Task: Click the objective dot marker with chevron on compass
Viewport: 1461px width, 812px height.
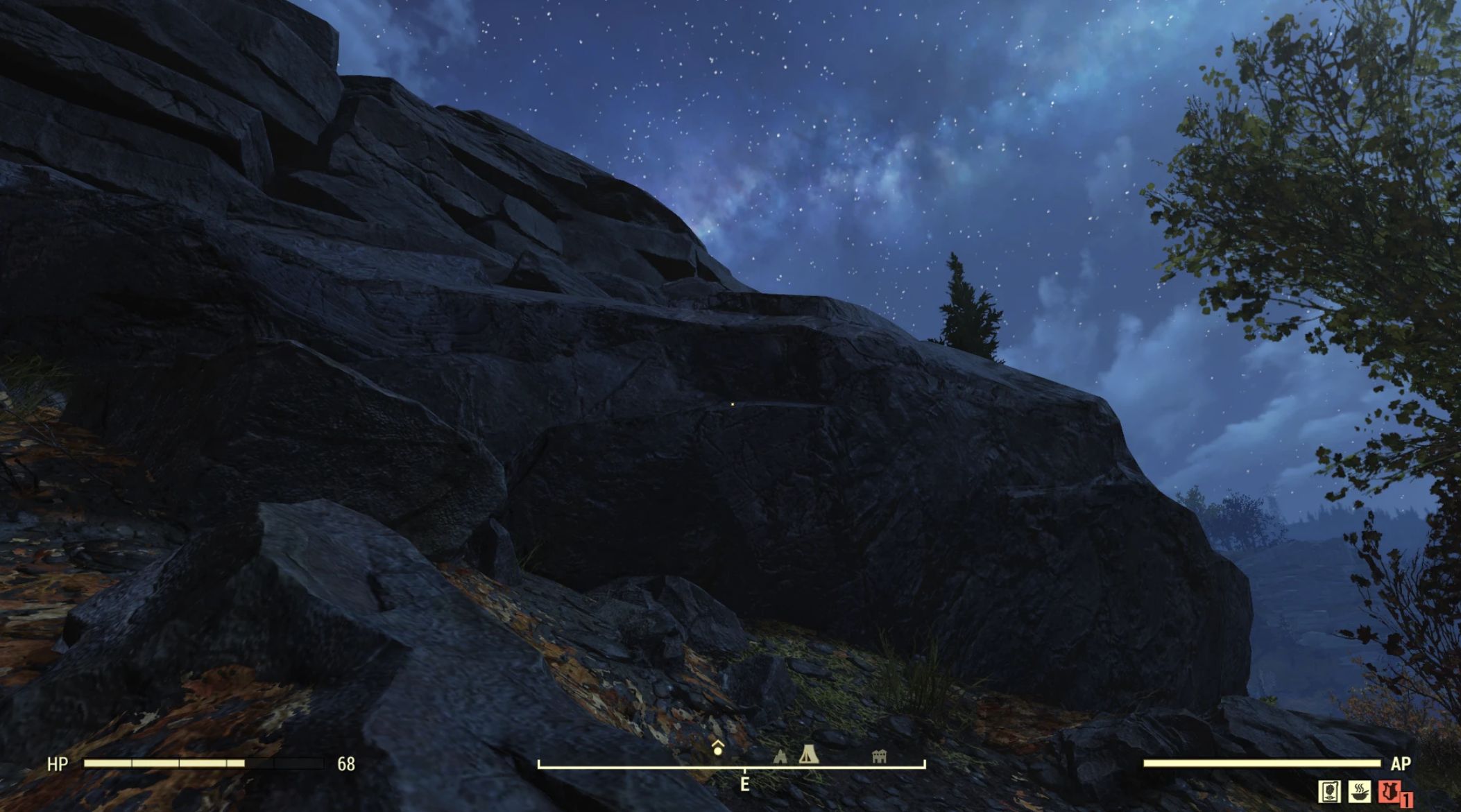Action: click(717, 748)
